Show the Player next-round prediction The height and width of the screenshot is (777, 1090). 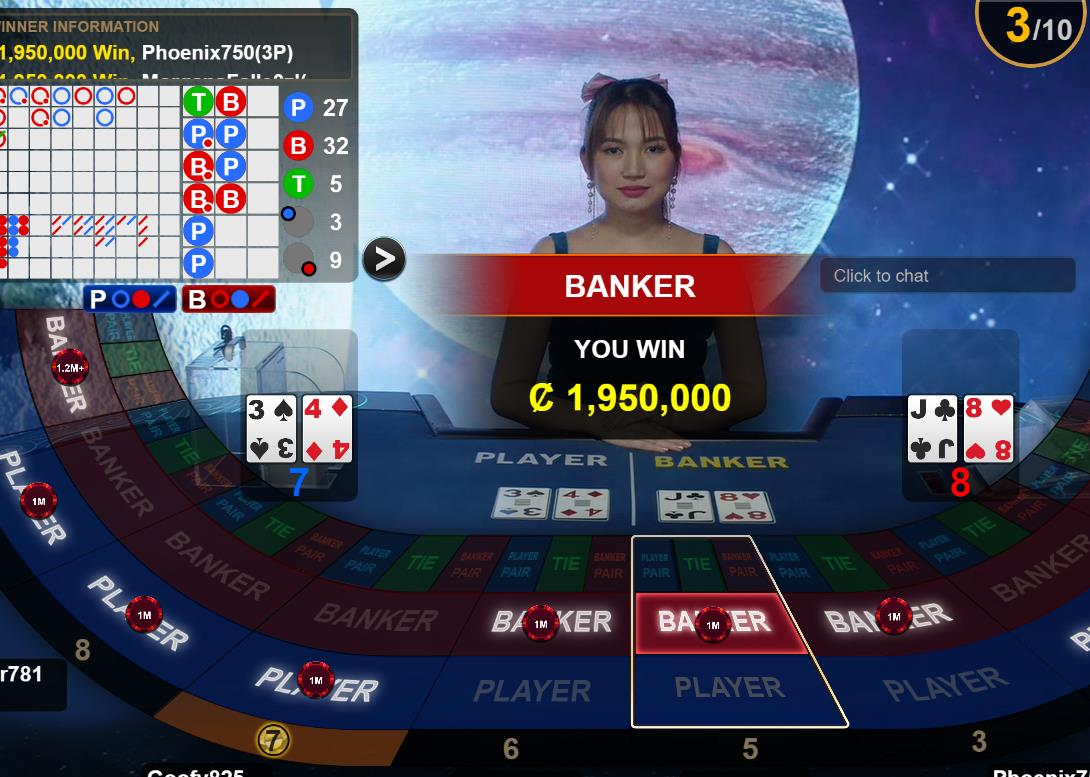coord(130,298)
